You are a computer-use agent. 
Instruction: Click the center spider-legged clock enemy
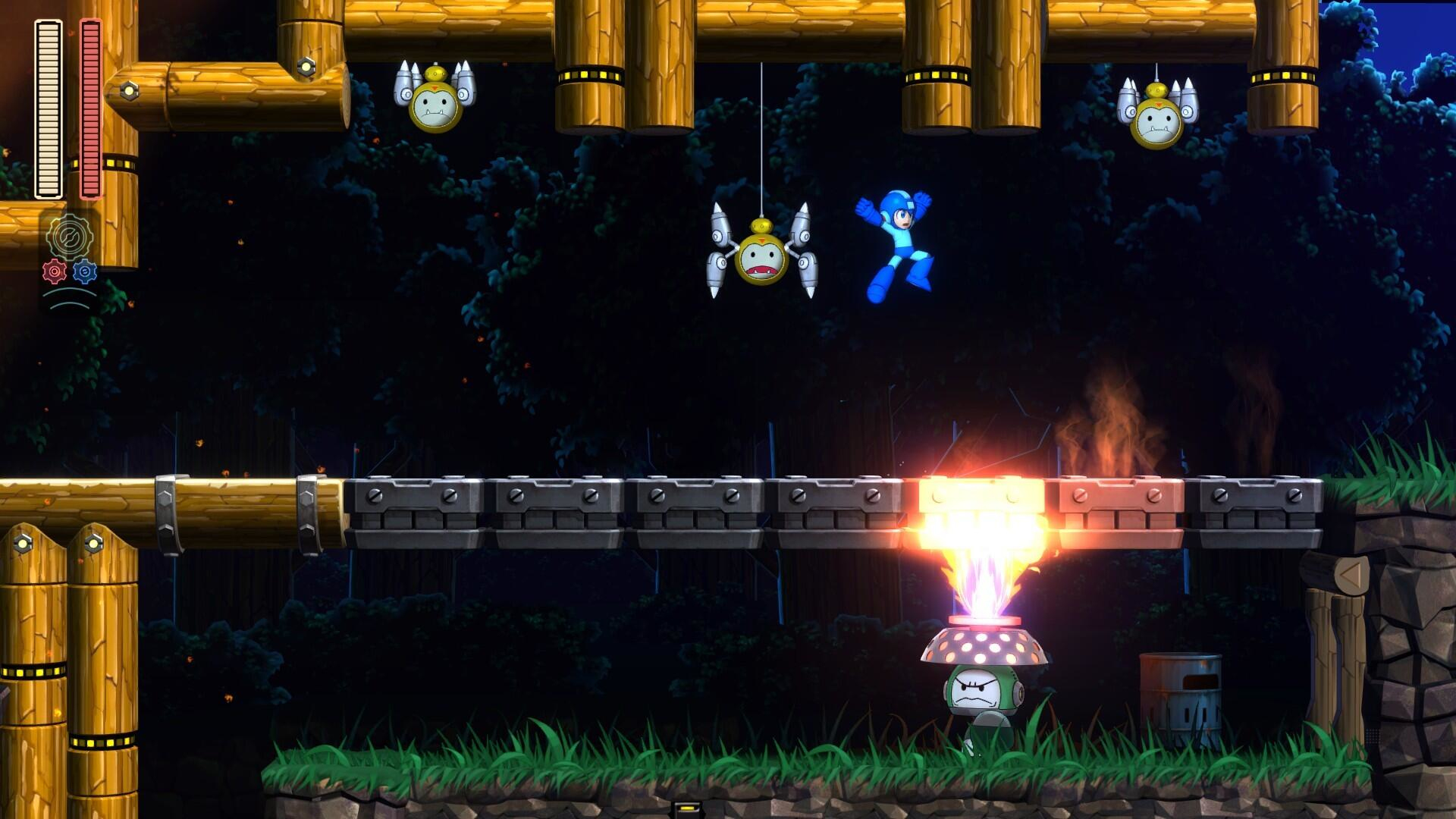[x=762, y=258]
